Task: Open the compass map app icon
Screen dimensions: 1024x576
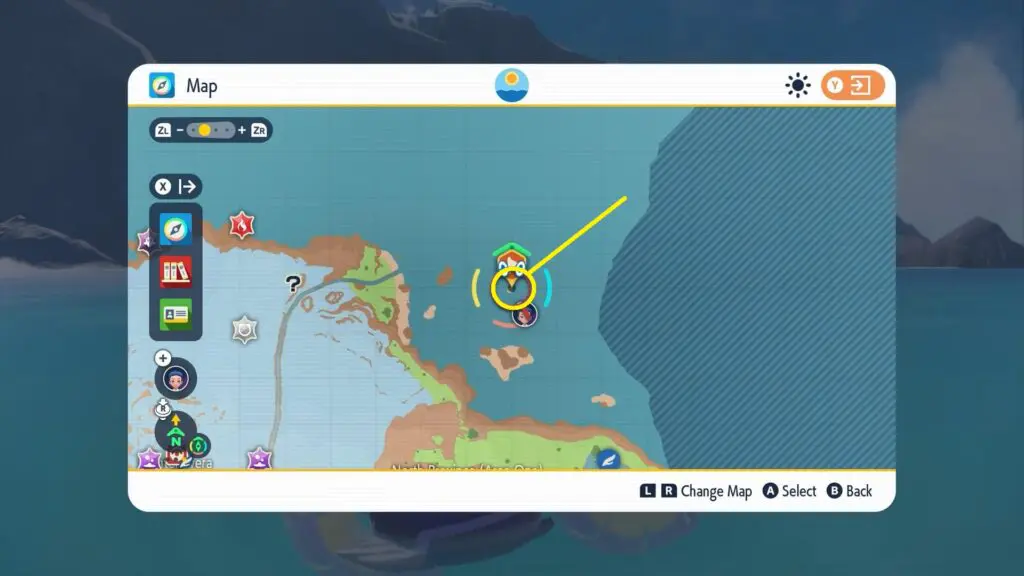Action: pos(176,229)
